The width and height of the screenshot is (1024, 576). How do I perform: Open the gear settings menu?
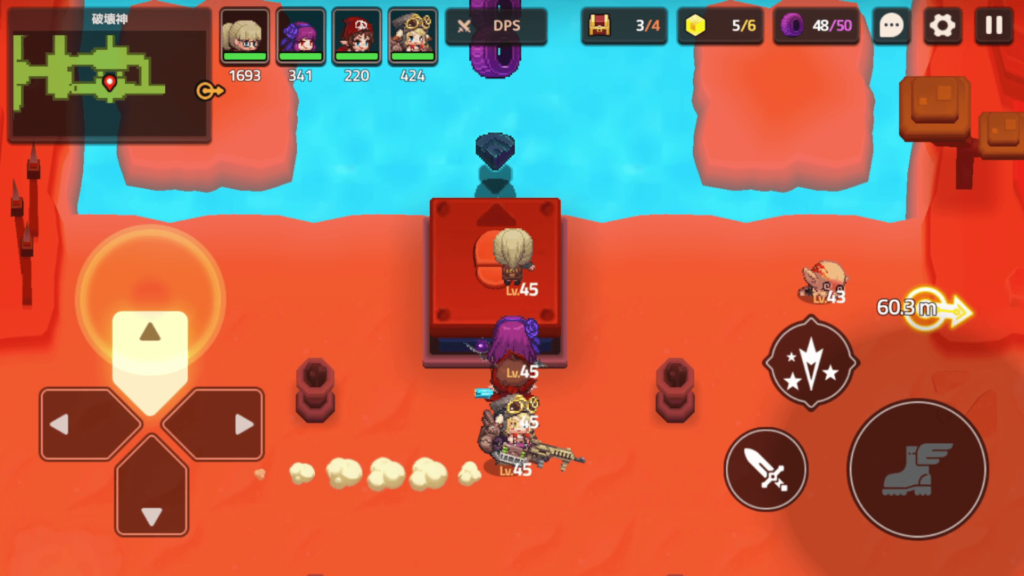[942, 26]
